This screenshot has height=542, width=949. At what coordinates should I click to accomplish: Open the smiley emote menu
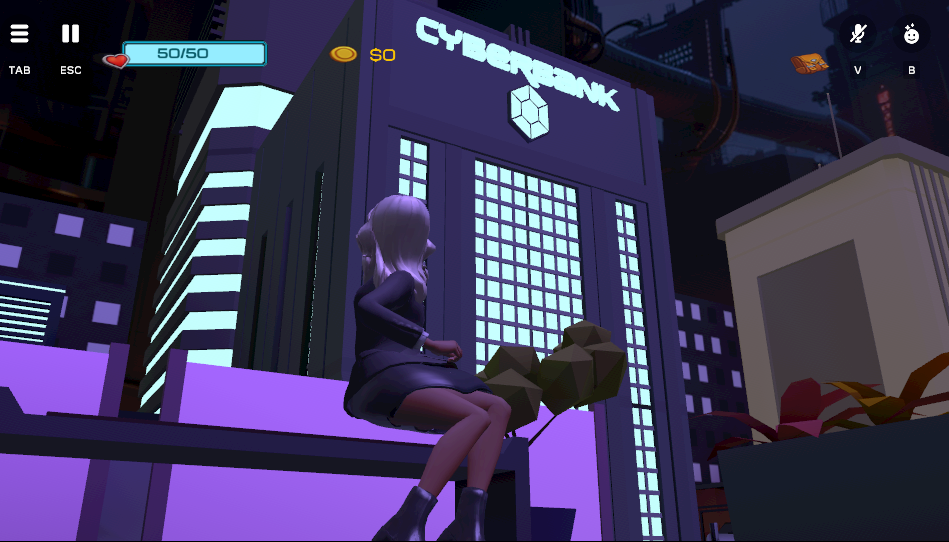(x=911, y=35)
